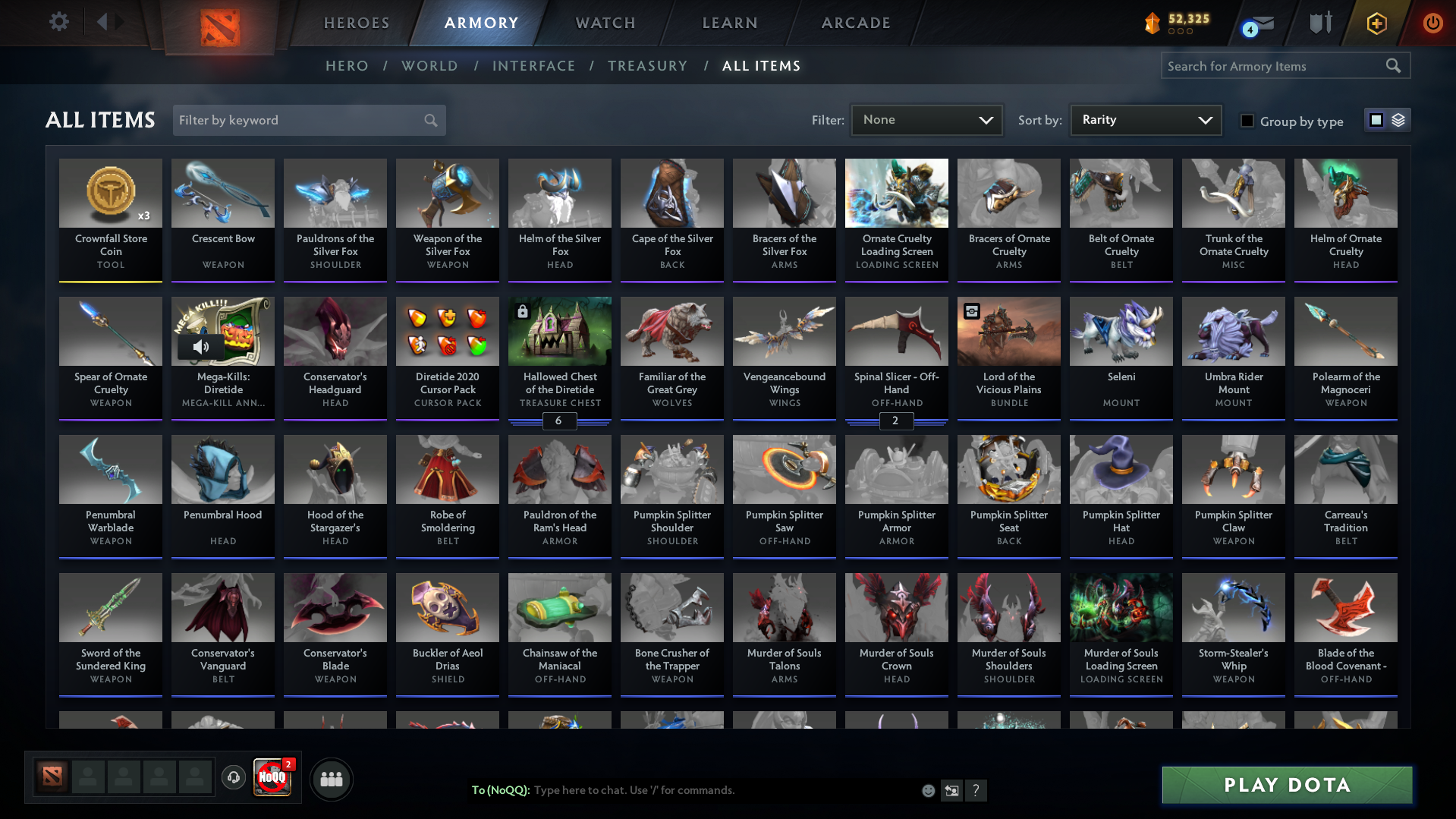
Task: Open the NoQQ chat tab with 2 notifications
Action: coord(272,779)
